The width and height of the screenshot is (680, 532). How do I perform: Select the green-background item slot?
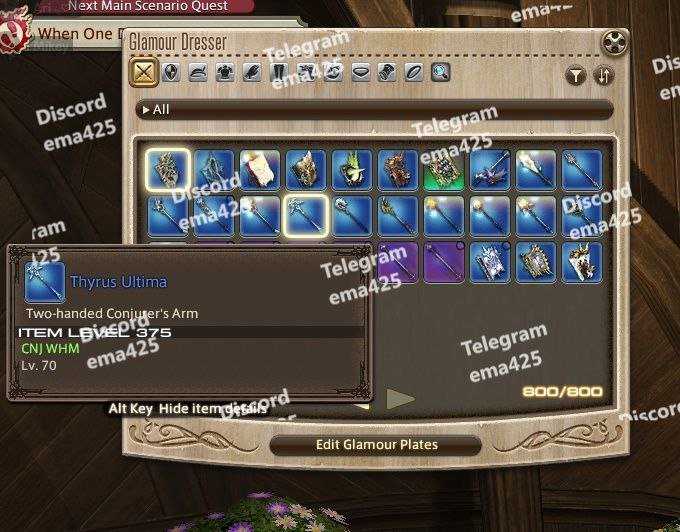pyautogui.click(x=442, y=169)
